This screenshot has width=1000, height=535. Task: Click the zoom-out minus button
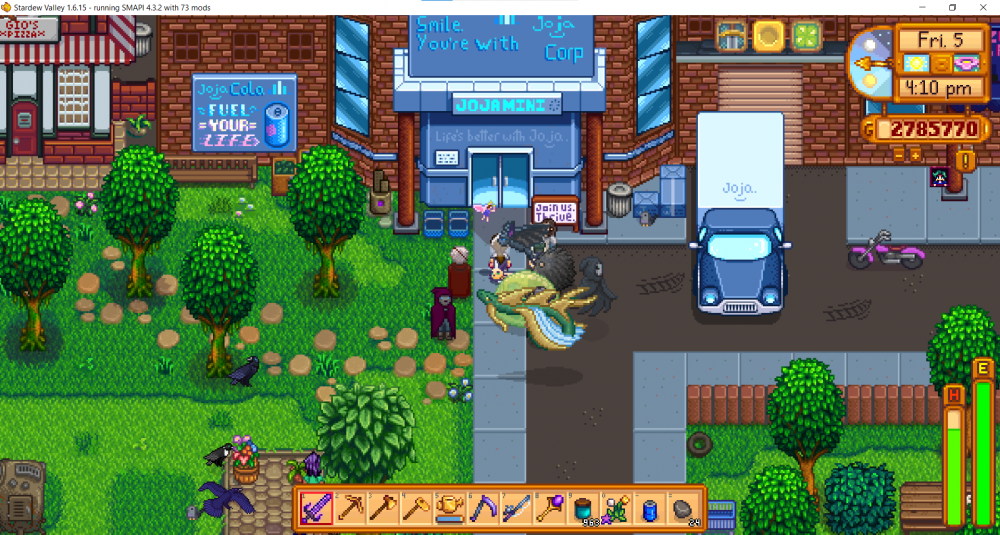(x=897, y=155)
